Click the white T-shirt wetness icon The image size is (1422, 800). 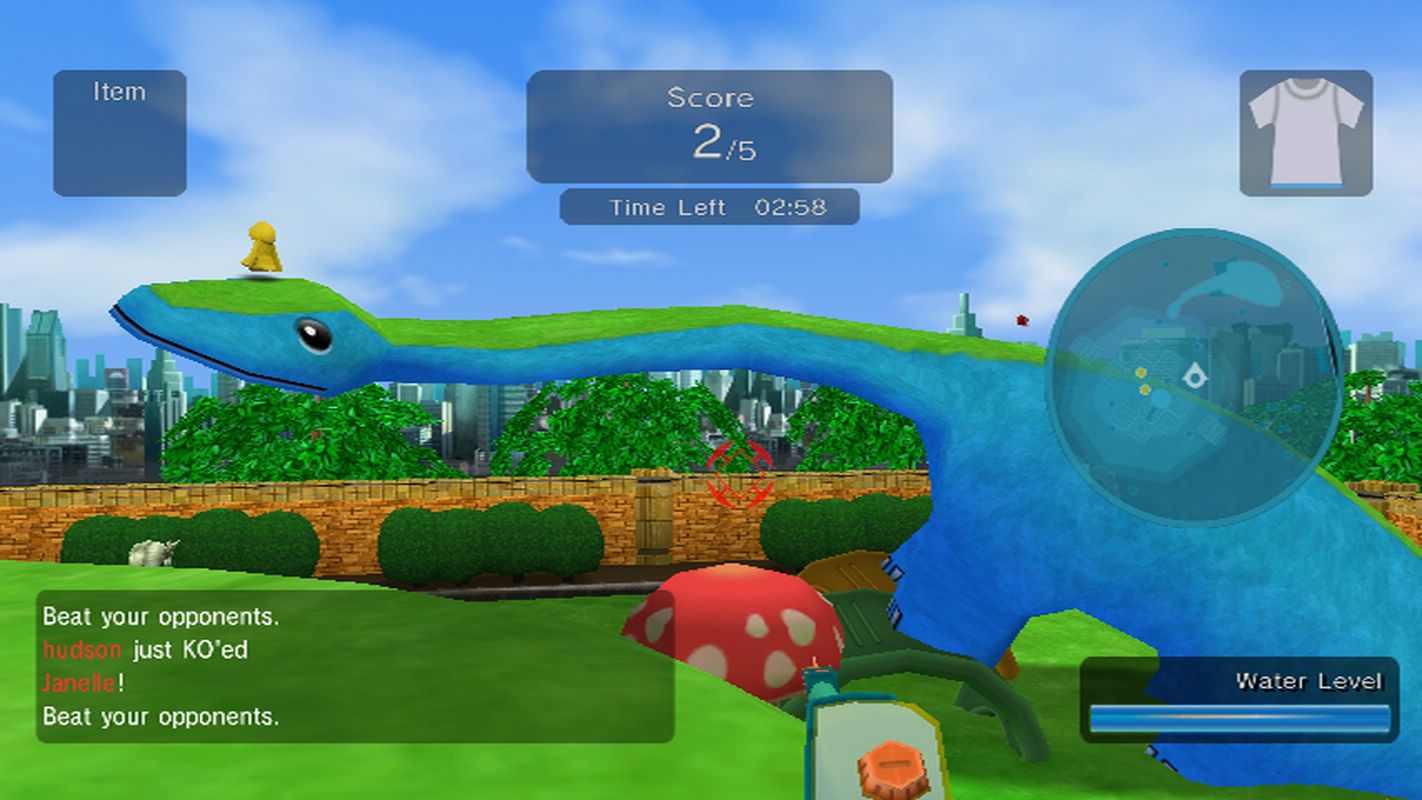click(x=1305, y=132)
